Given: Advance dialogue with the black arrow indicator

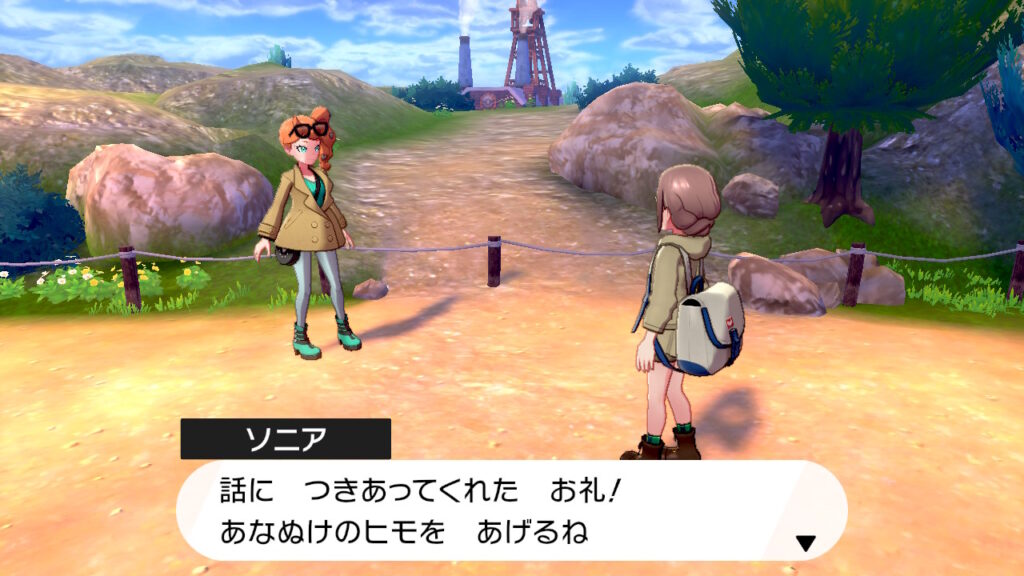Looking at the screenshot, I should [x=805, y=543].
